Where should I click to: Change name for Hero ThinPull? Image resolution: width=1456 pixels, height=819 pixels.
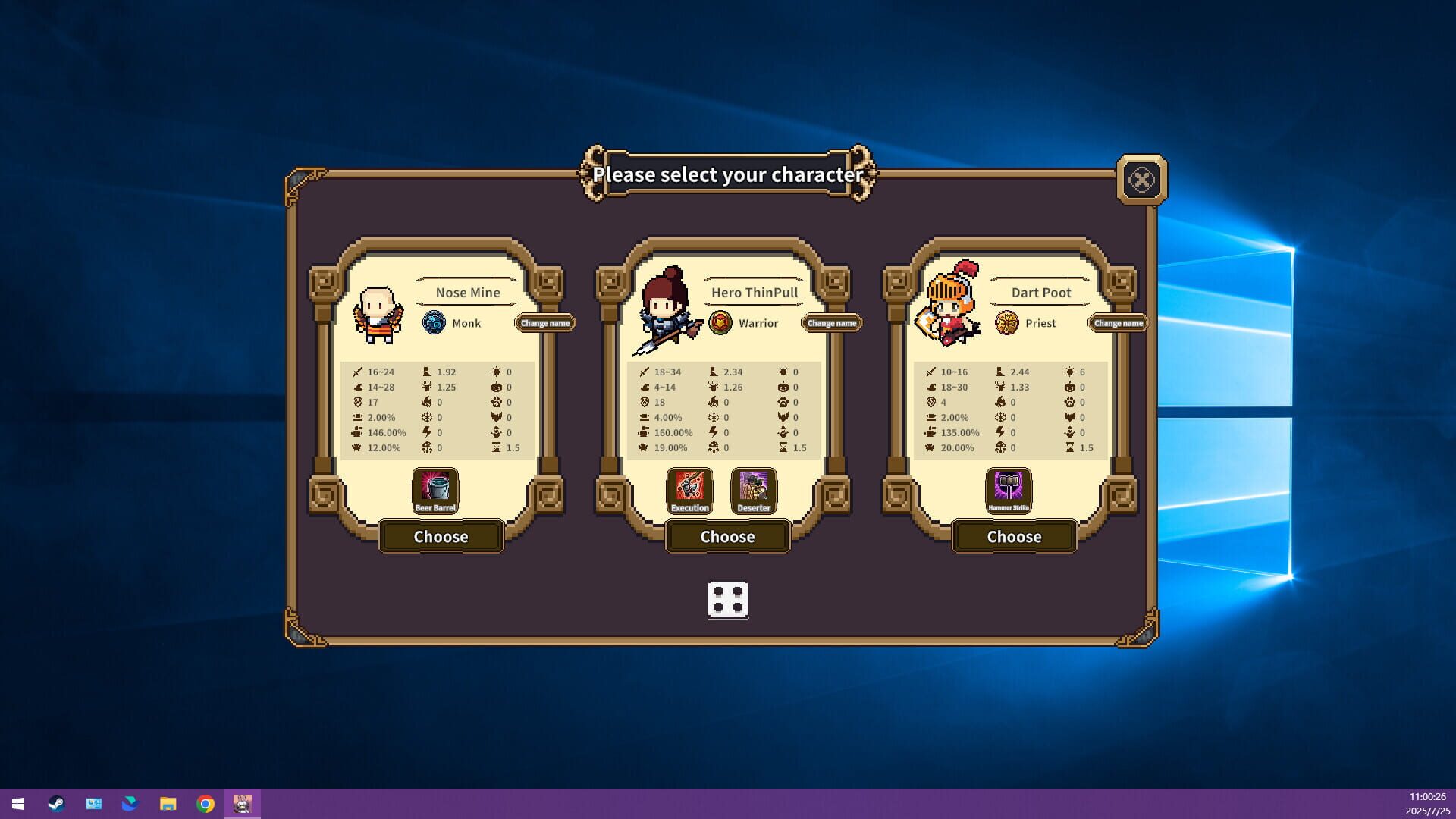pos(832,322)
